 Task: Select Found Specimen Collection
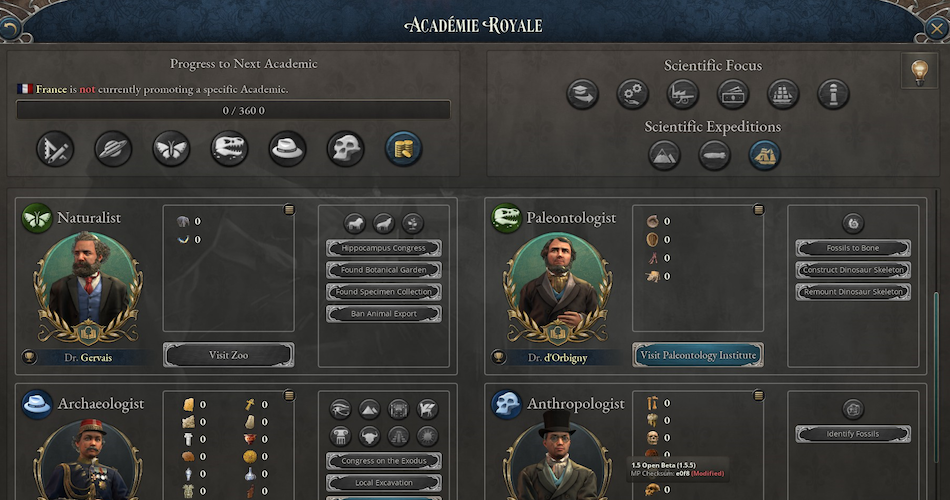point(383,292)
